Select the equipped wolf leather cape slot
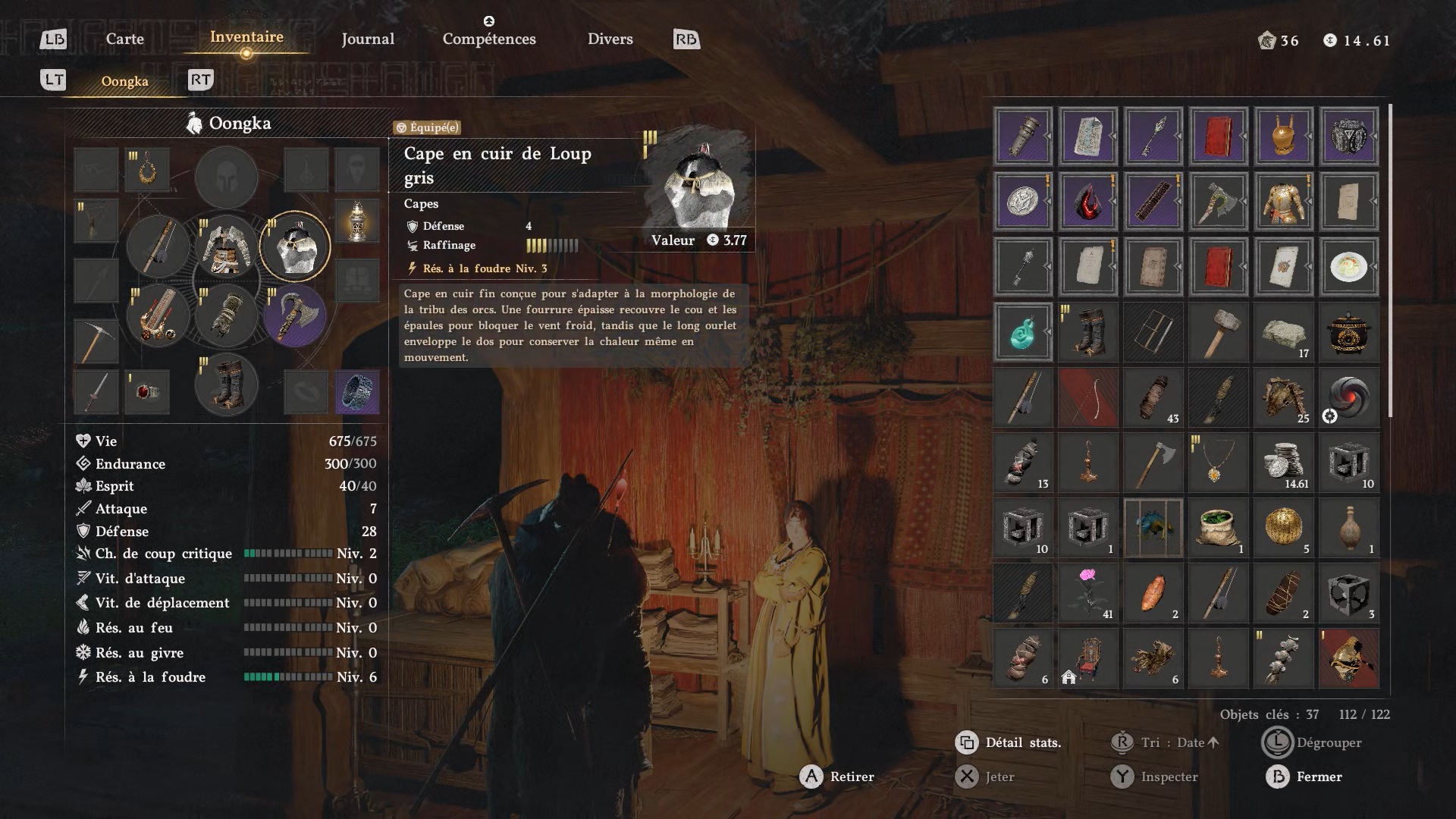This screenshot has height=819, width=1456. (x=295, y=246)
